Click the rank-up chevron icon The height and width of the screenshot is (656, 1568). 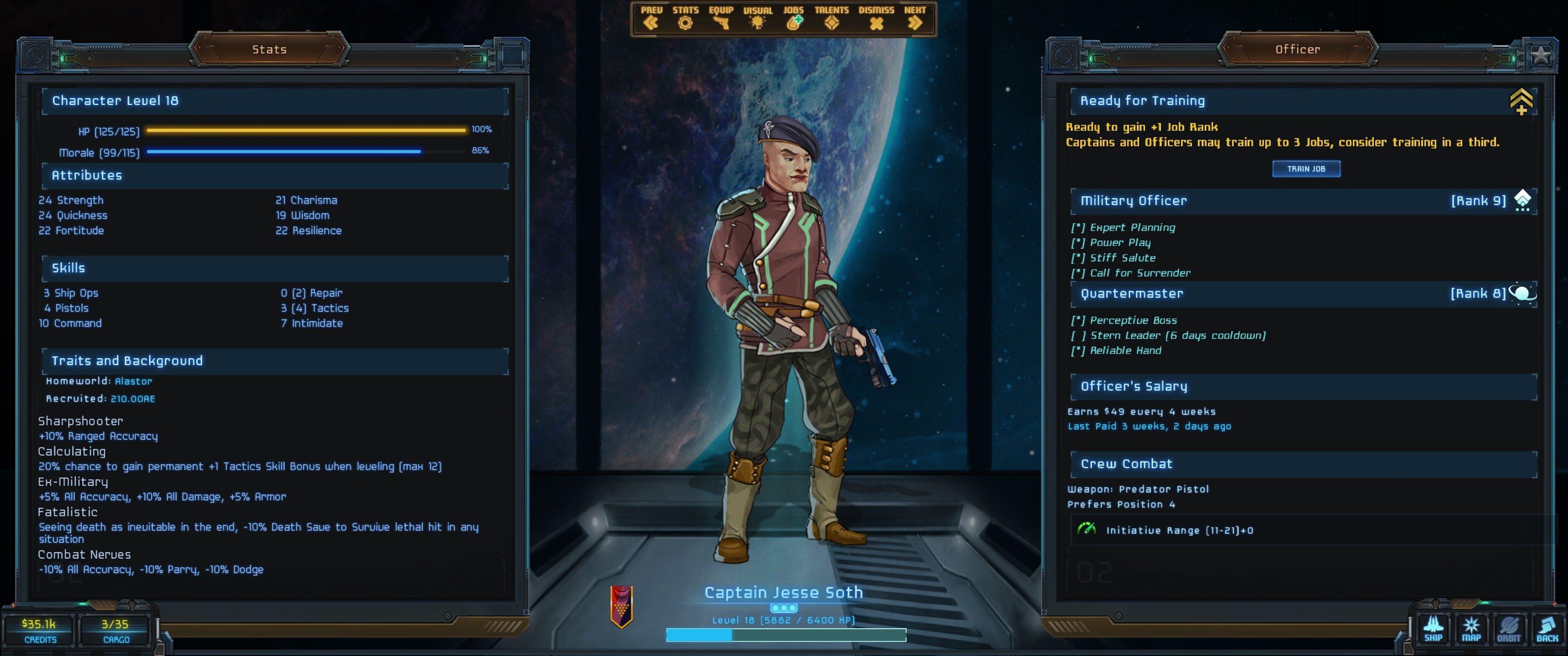(1521, 101)
